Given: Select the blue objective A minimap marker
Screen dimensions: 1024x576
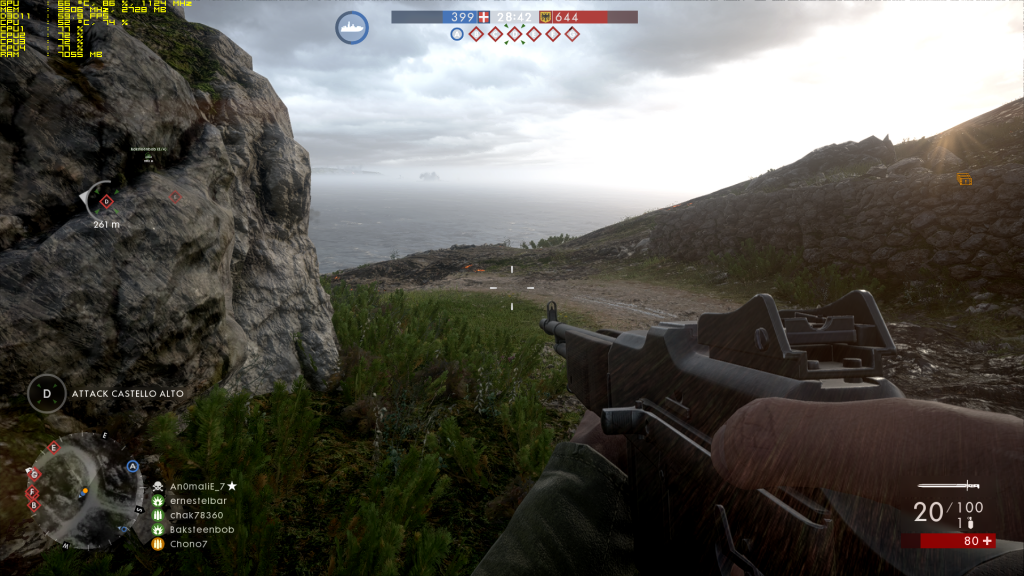Looking at the screenshot, I should pyautogui.click(x=132, y=466).
